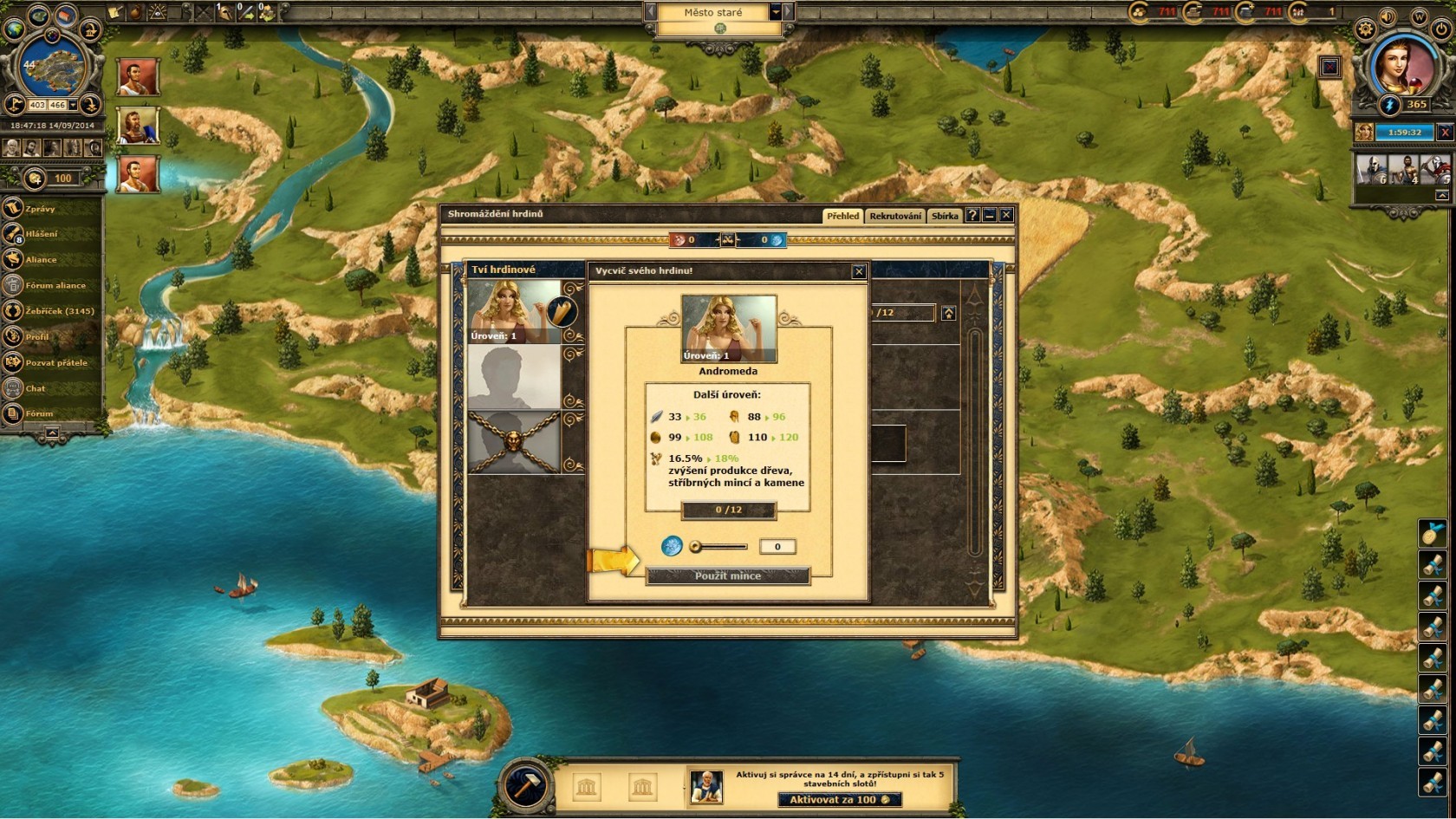Click the coin amount input field
Image resolution: width=1456 pixels, height=819 pixels.
click(777, 547)
